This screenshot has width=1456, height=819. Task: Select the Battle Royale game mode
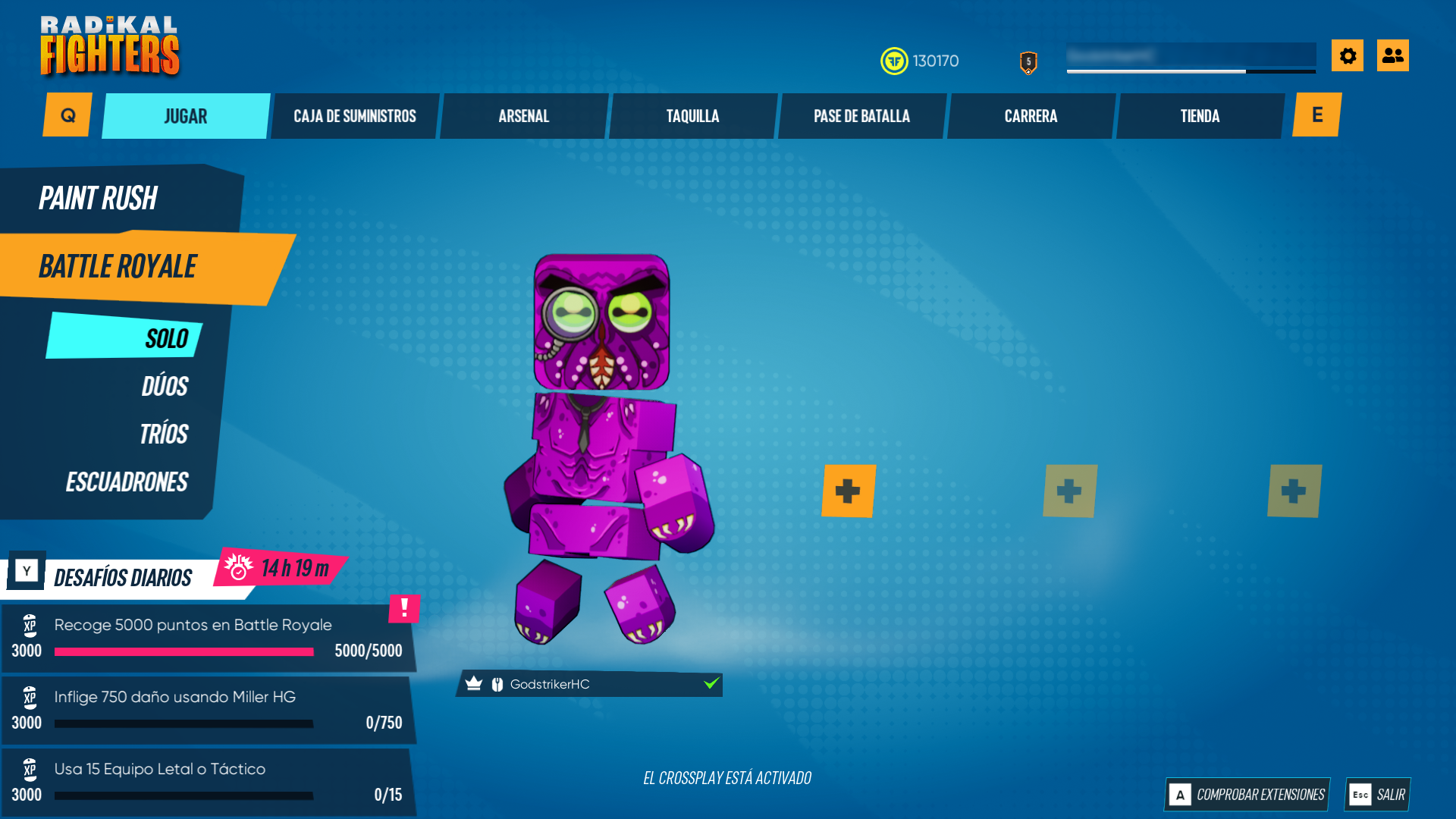point(118,267)
